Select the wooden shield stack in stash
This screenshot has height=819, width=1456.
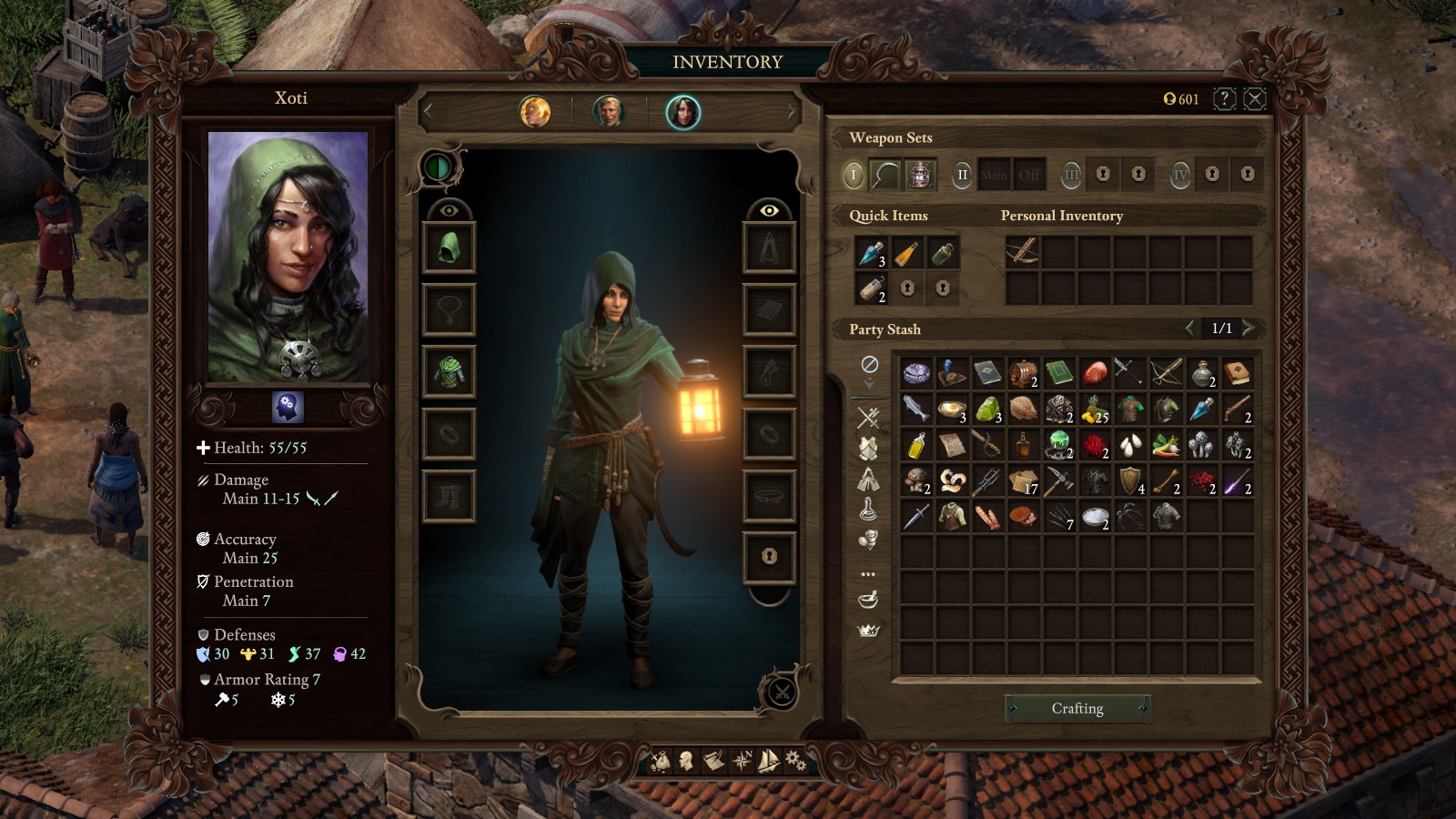1130,480
